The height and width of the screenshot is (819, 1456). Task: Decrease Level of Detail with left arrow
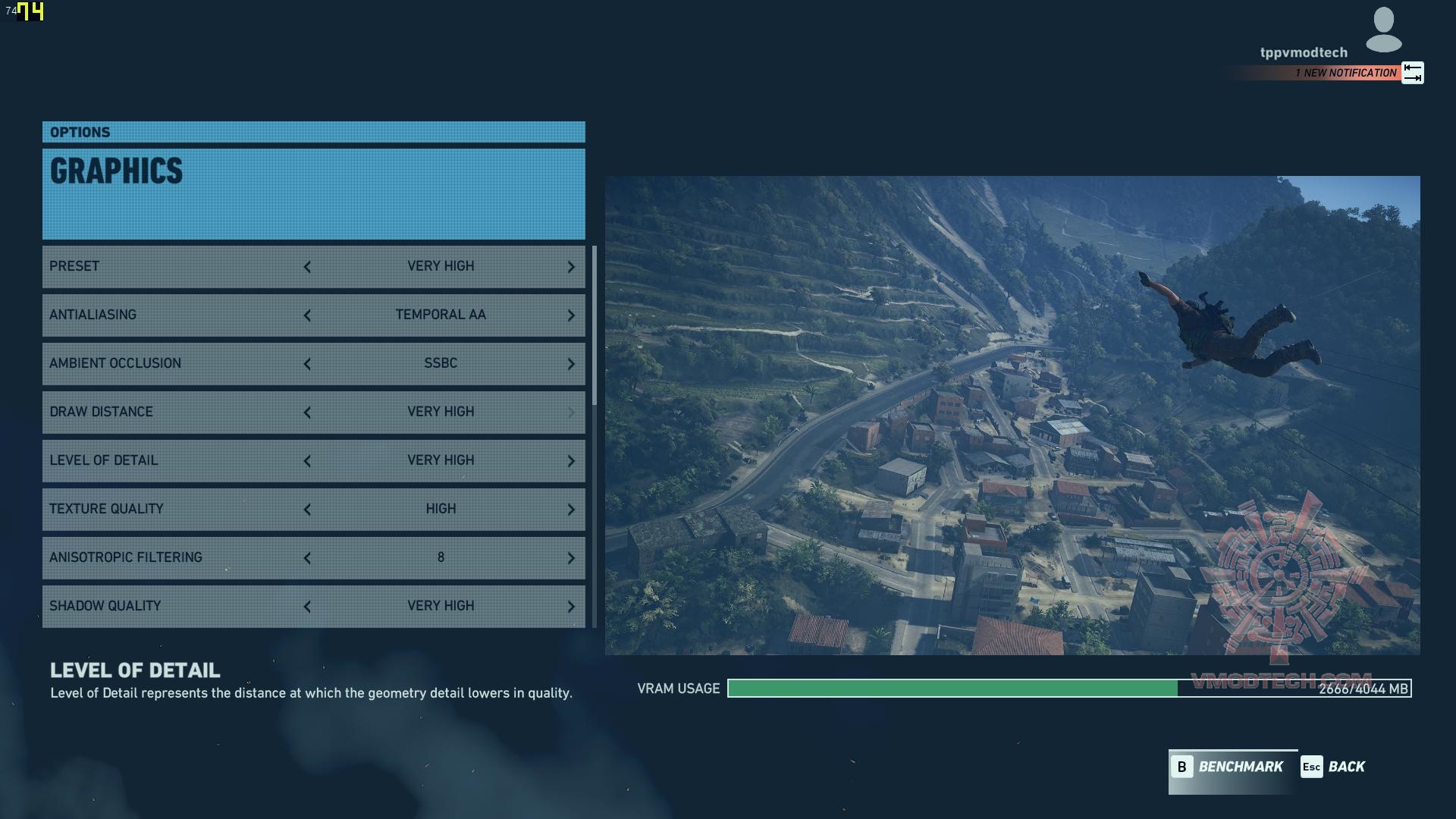pos(307,461)
